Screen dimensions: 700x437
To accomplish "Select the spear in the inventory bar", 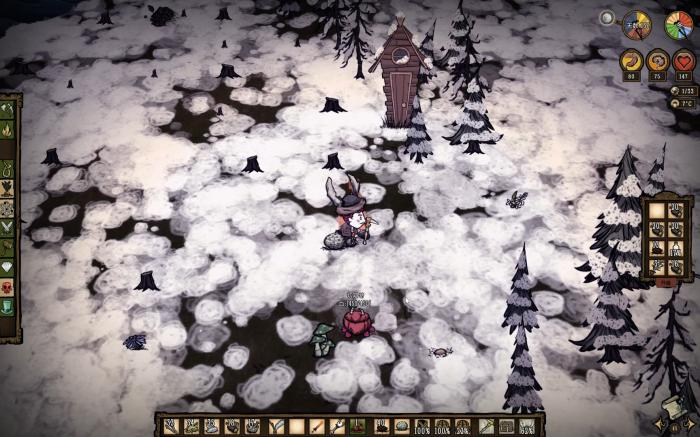I will 316,427.
